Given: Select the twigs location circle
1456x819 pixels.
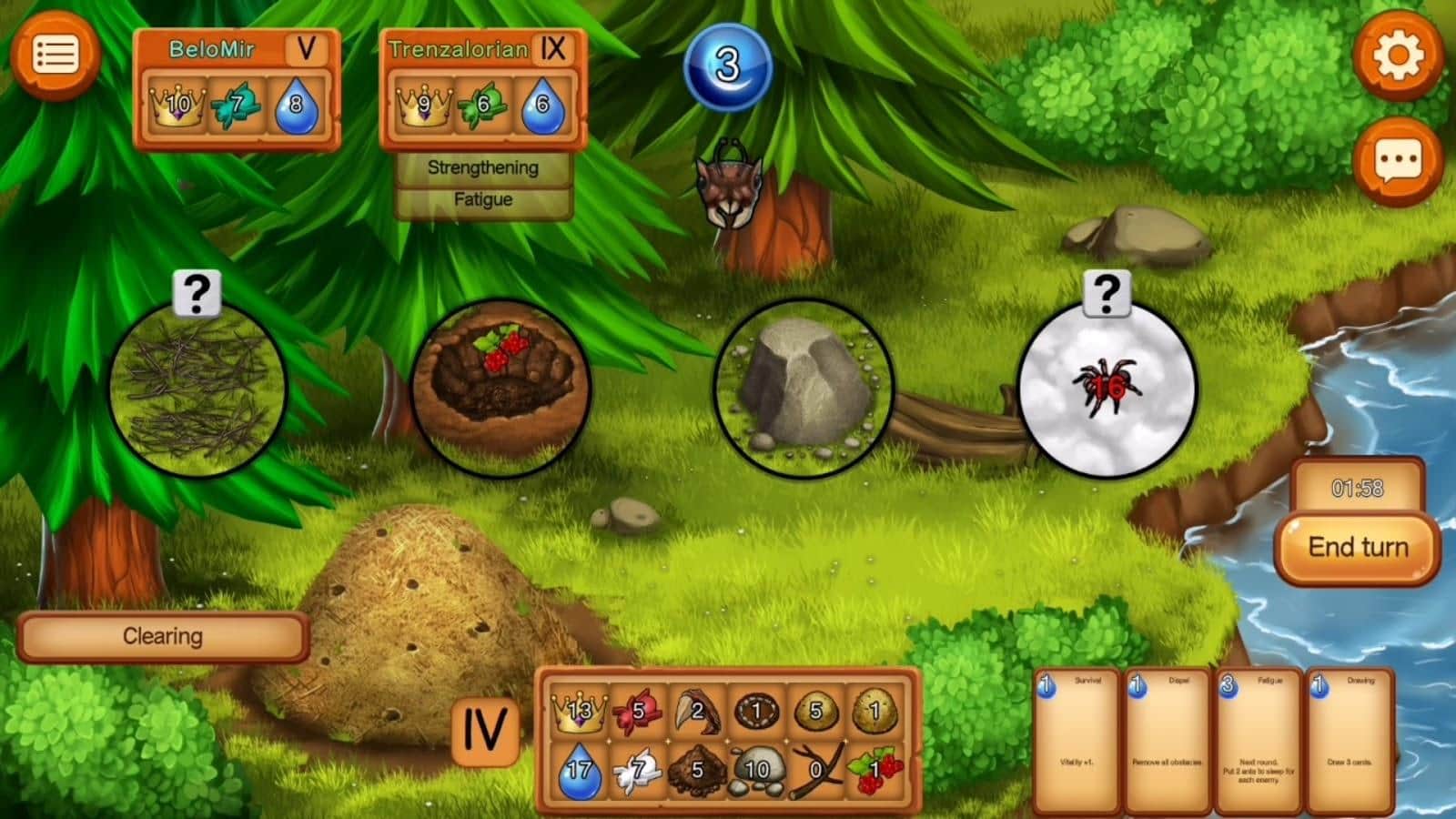Looking at the screenshot, I should pos(197,389).
